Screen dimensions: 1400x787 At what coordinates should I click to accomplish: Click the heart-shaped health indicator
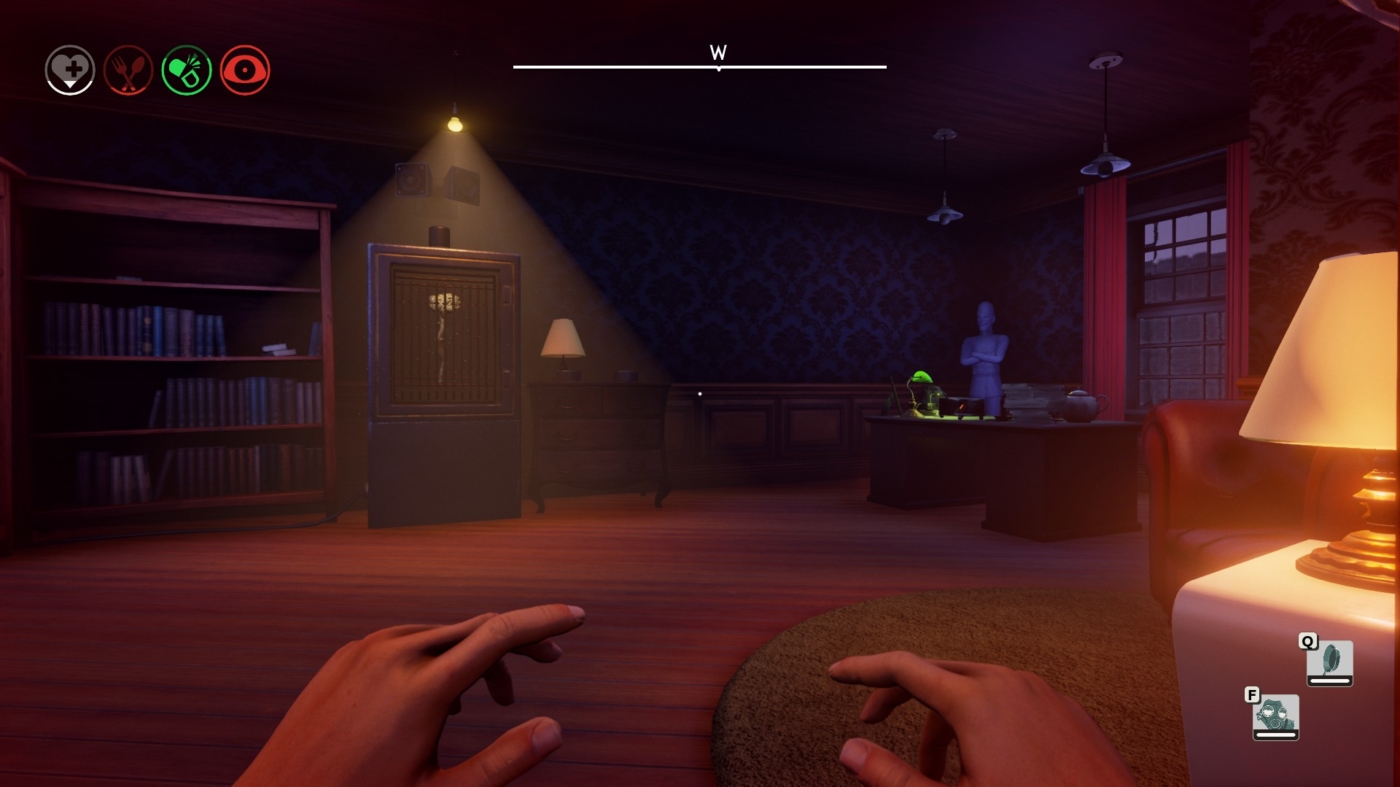(68, 66)
